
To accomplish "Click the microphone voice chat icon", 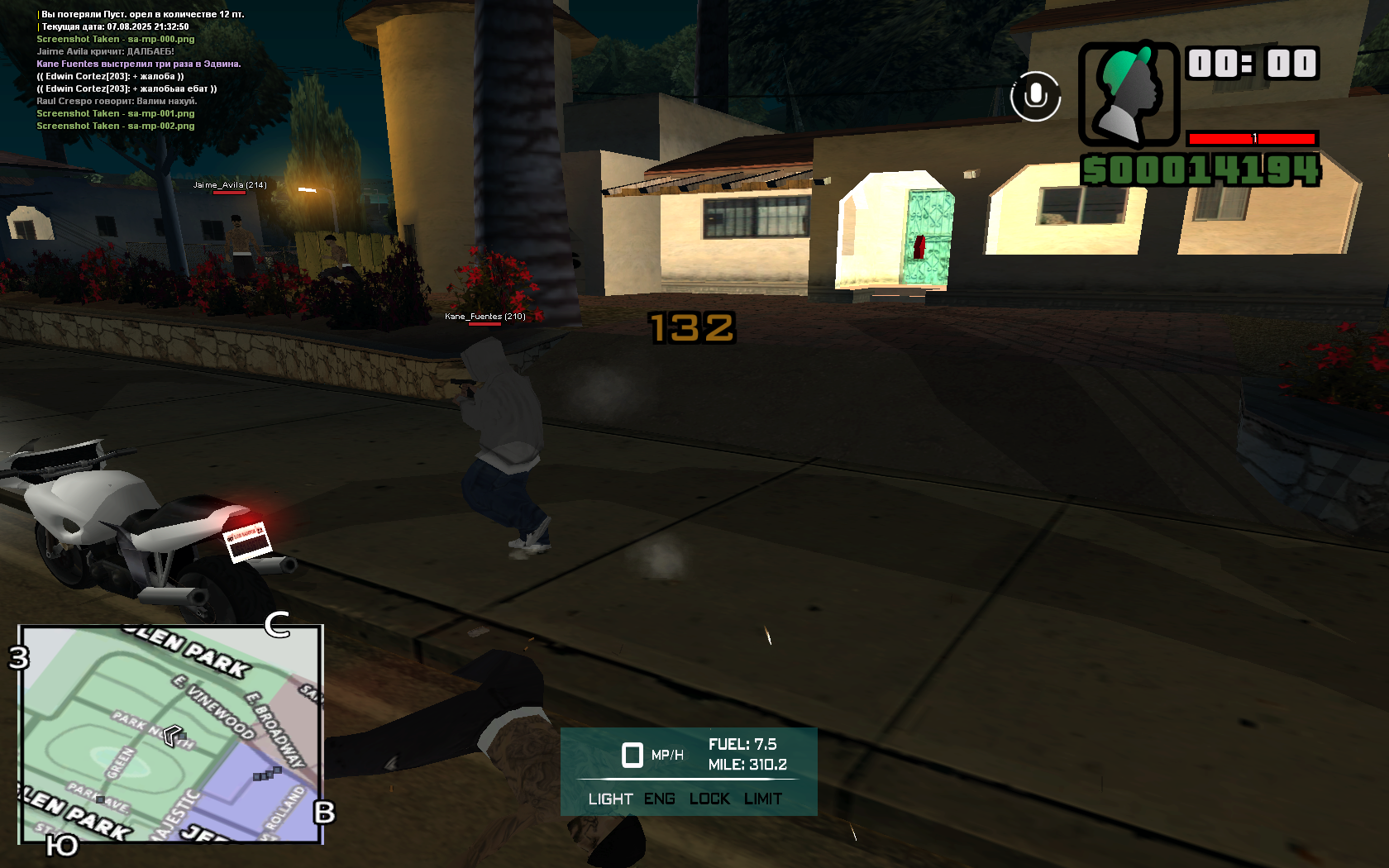I will 1035,96.
